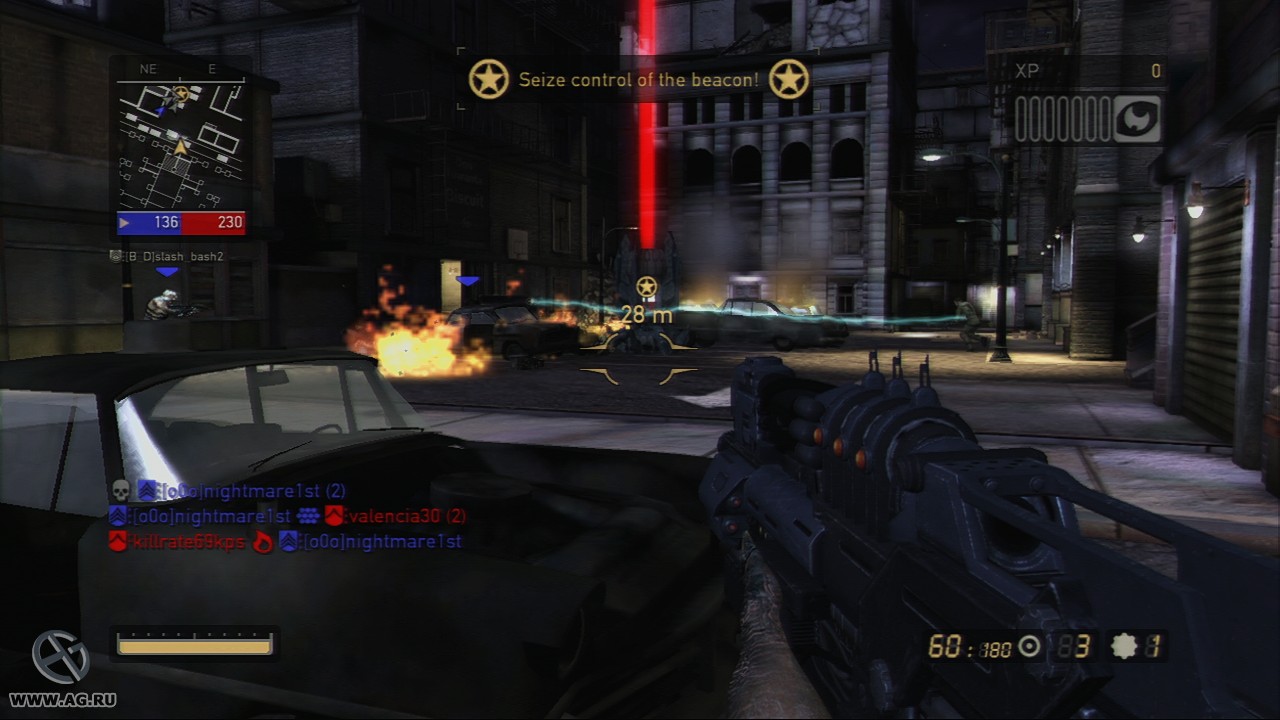Image resolution: width=1280 pixels, height=720 pixels.
Task: Click the flame kill icon beside killrate69kps
Action: (x=265, y=542)
